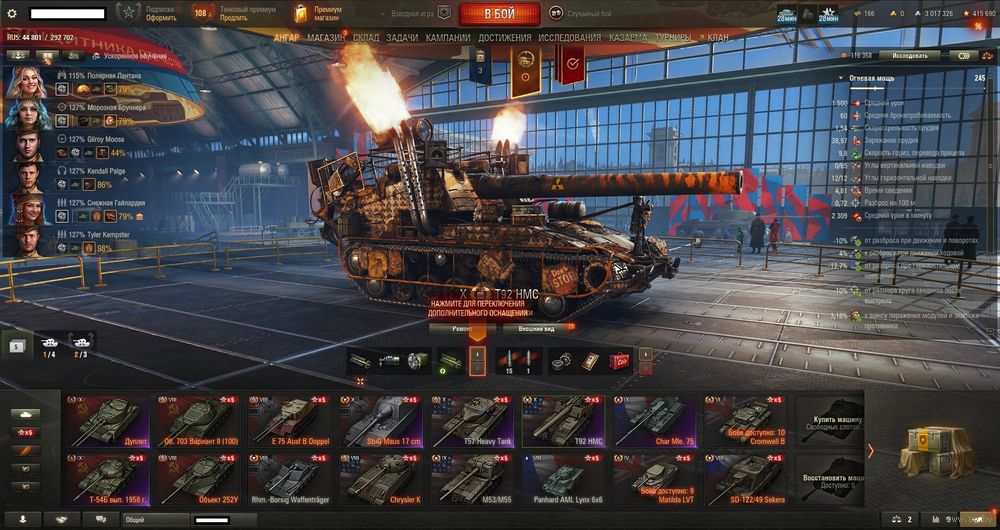The image size is (1000, 530).
Task: Select the Panhard AML Lynx 6x6
Action: pyautogui.click(x=562, y=478)
